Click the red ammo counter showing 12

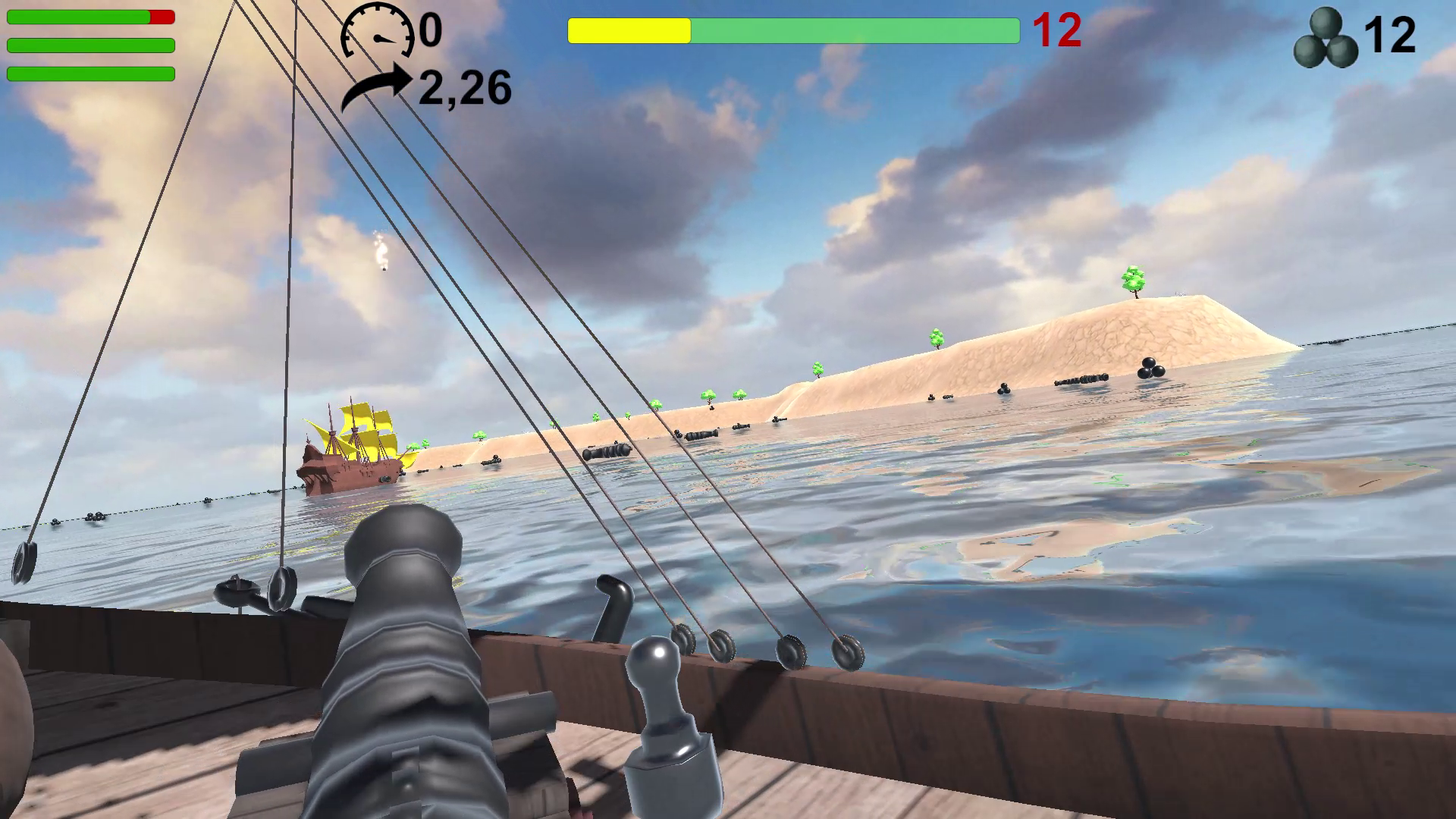click(1057, 32)
